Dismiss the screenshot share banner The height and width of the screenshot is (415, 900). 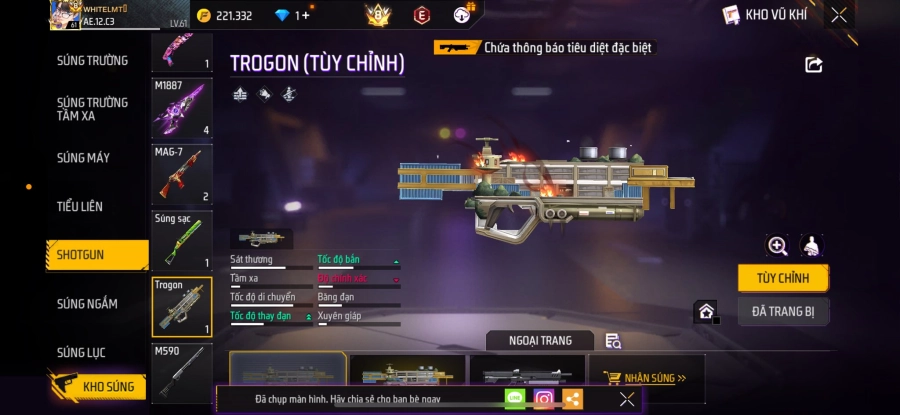click(626, 399)
